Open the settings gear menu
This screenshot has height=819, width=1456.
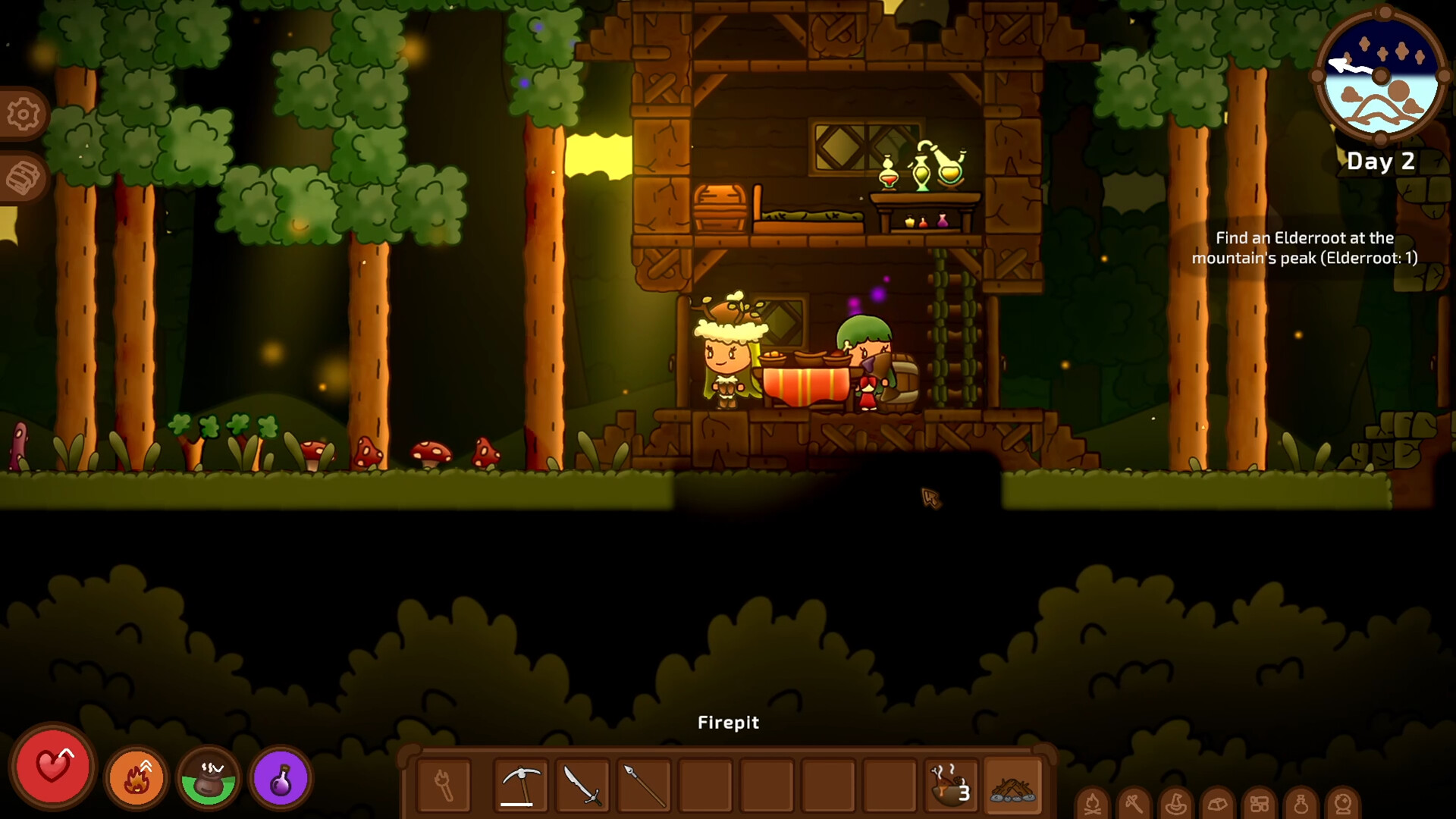(22, 114)
